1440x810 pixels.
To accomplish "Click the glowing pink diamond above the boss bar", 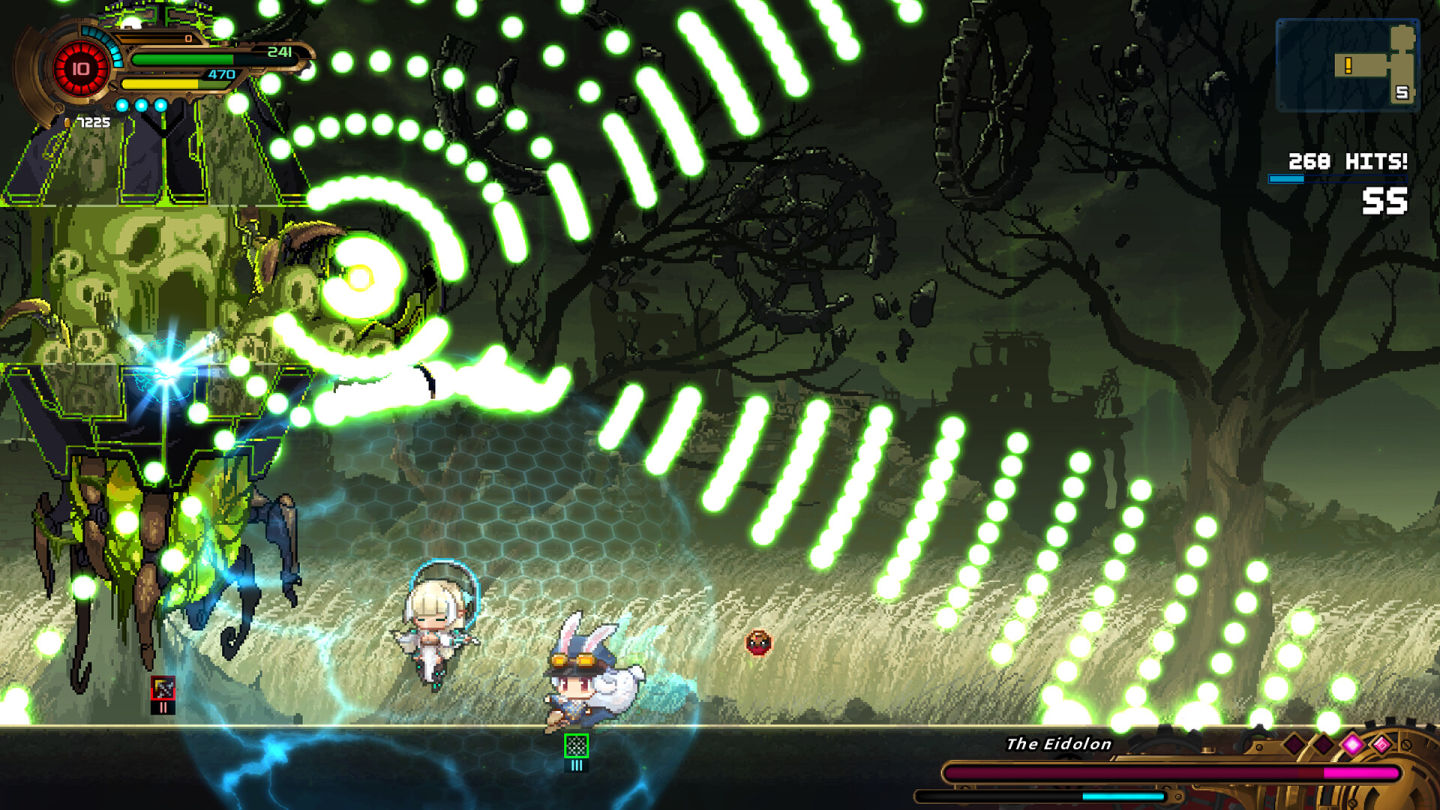I will pos(1353,744).
